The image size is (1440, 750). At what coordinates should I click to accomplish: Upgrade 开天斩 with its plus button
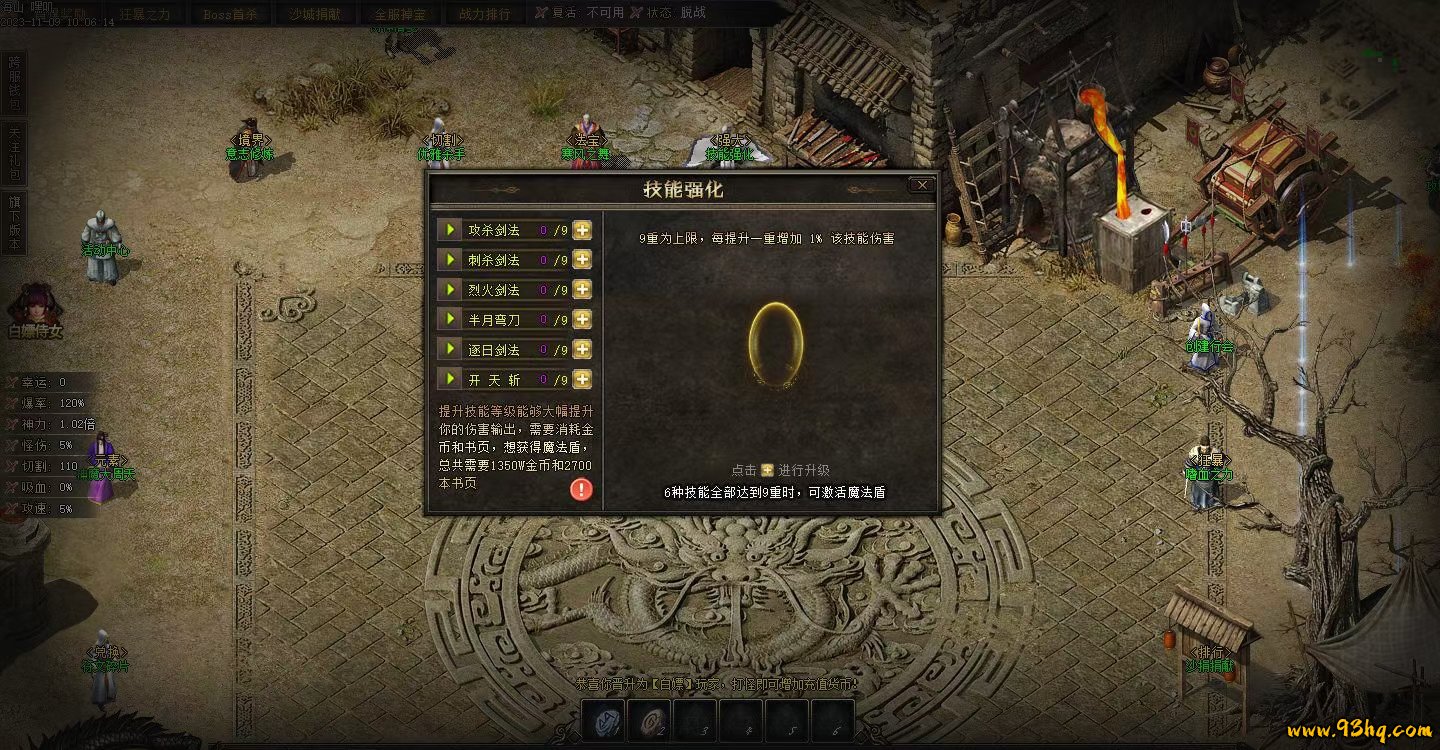[582, 380]
